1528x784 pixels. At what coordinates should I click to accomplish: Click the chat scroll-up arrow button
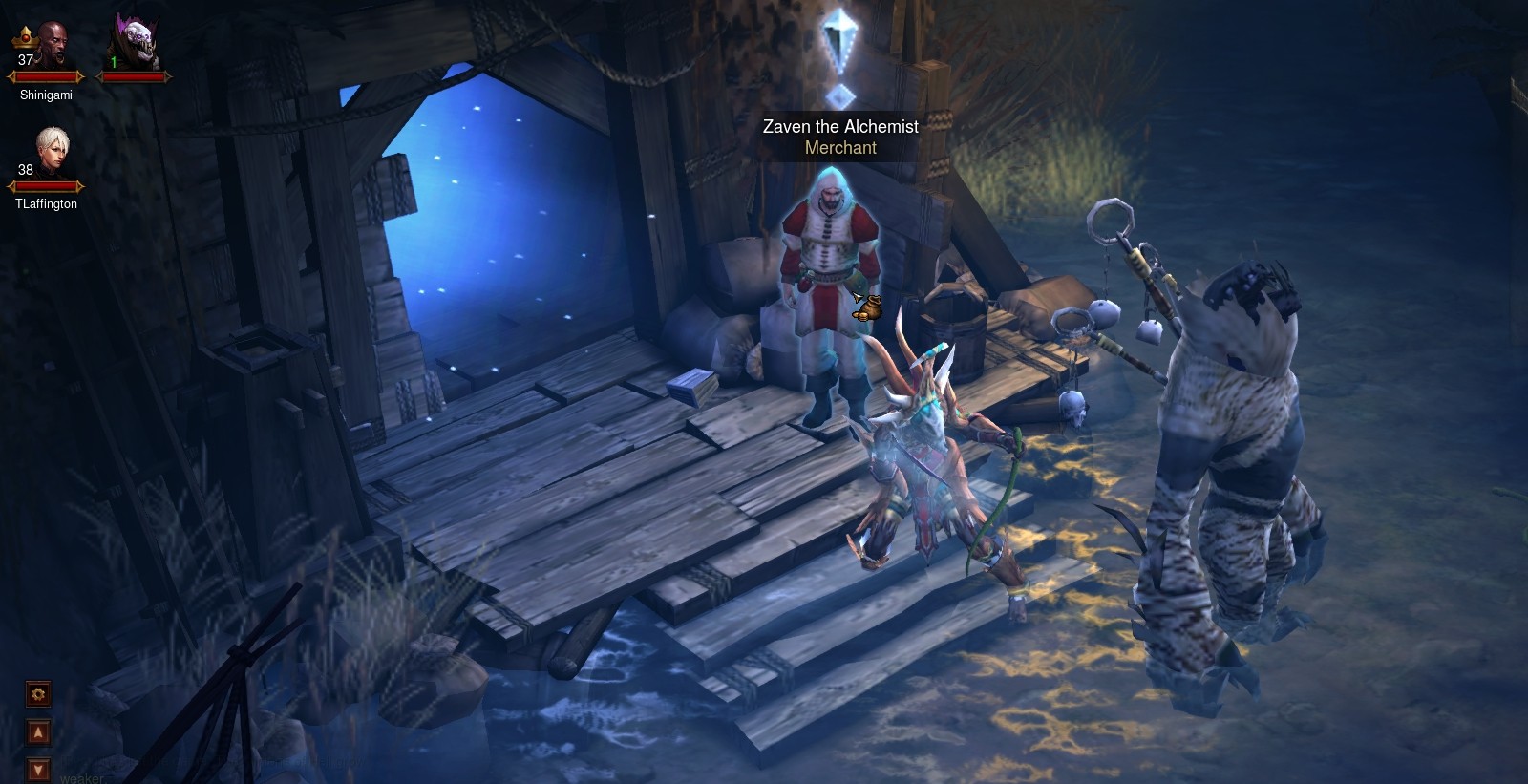39,732
